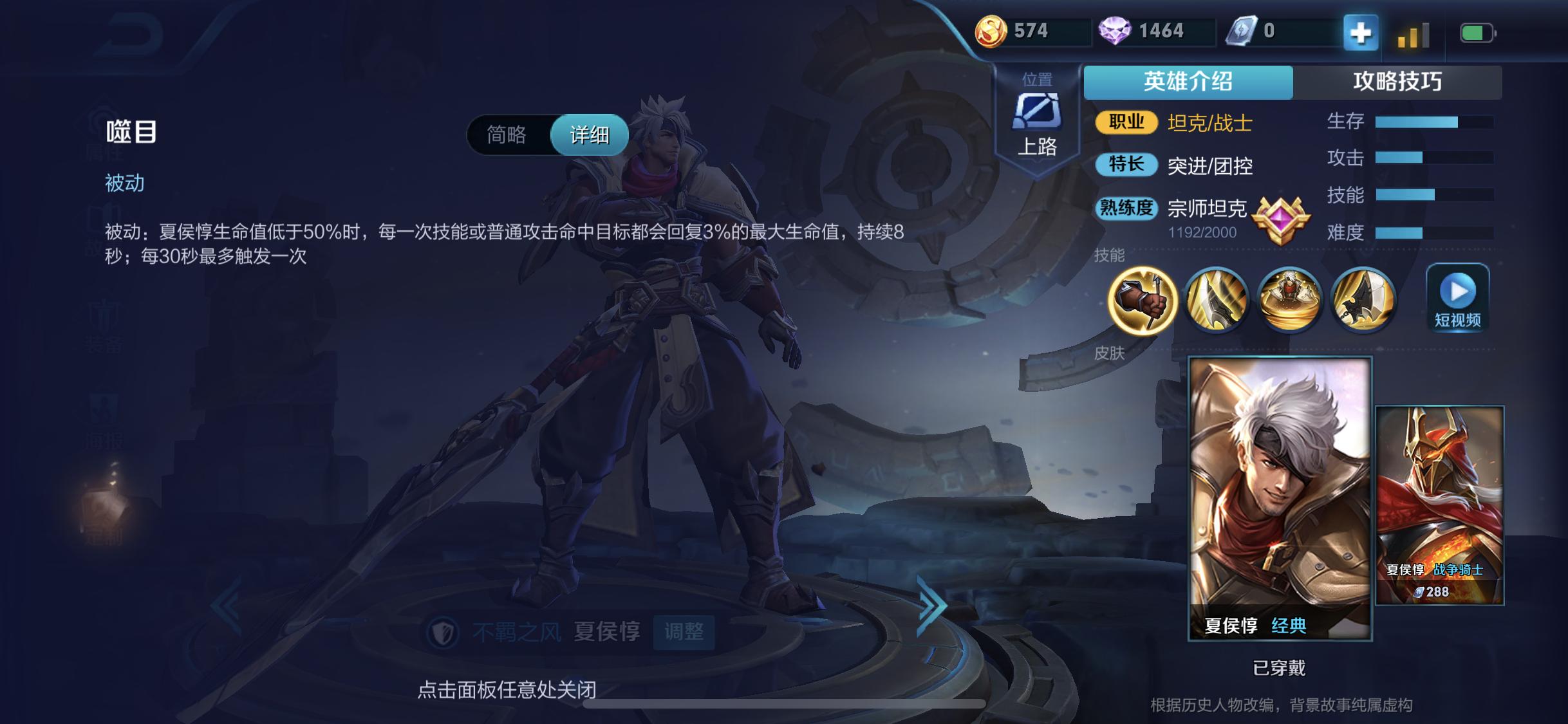This screenshot has height=724, width=1568.
Task: Click the 调整 adjust button
Action: pos(684,633)
